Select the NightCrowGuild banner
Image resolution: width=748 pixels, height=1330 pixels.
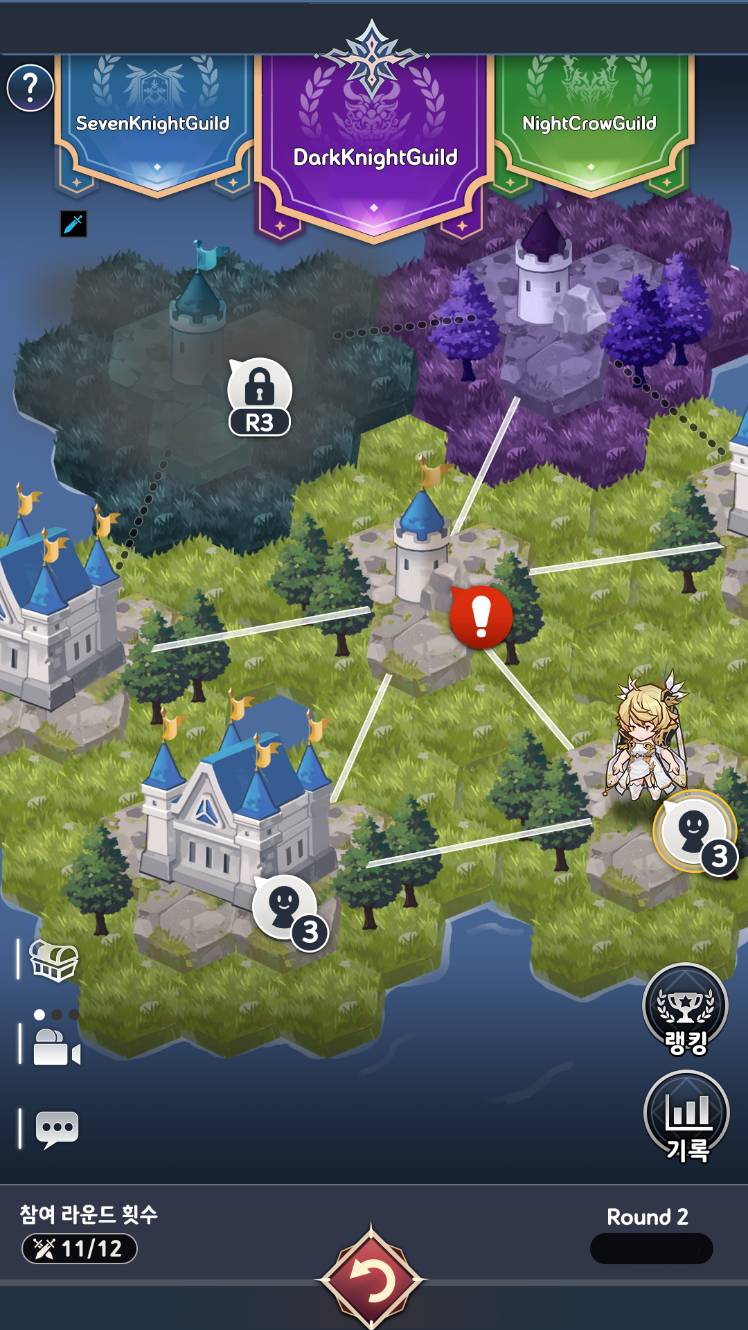pos(589,122)
